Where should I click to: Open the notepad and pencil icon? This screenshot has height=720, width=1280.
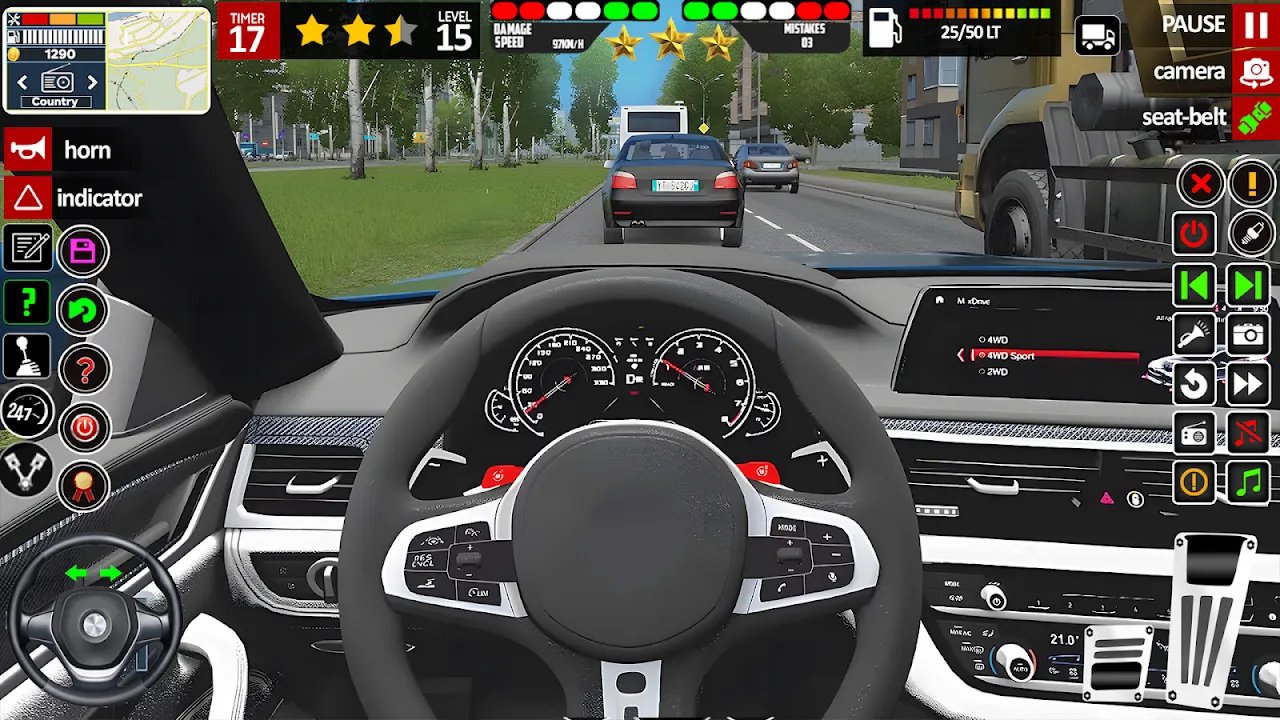28,247
